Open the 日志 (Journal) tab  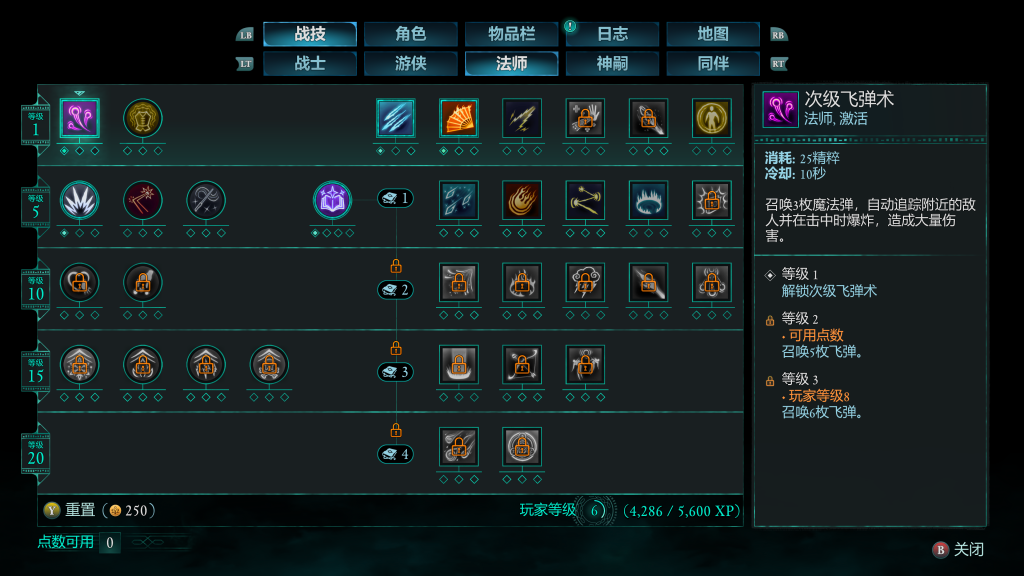(x=613, y=34)
